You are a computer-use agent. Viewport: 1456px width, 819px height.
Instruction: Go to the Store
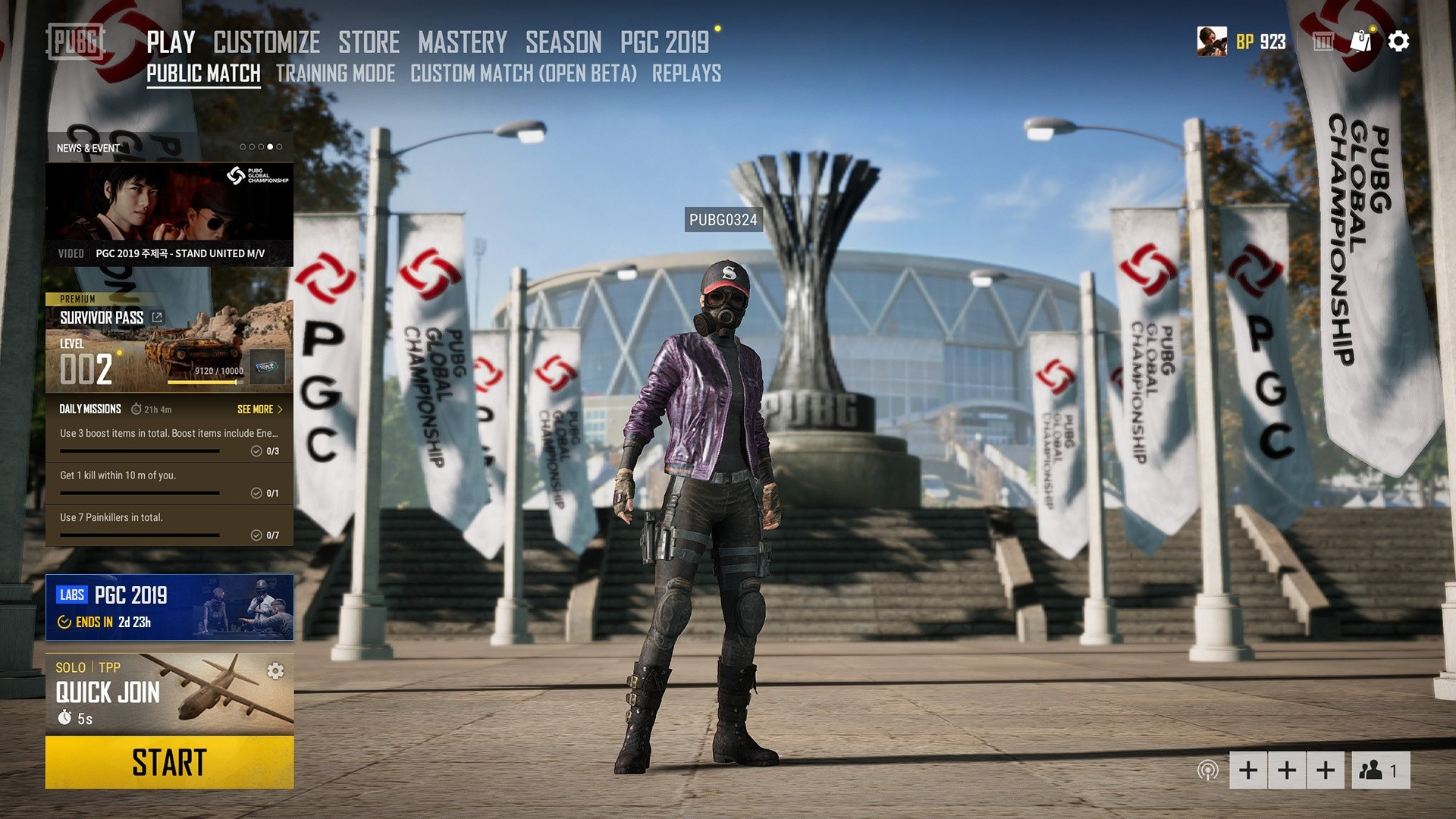coord(369,42)
